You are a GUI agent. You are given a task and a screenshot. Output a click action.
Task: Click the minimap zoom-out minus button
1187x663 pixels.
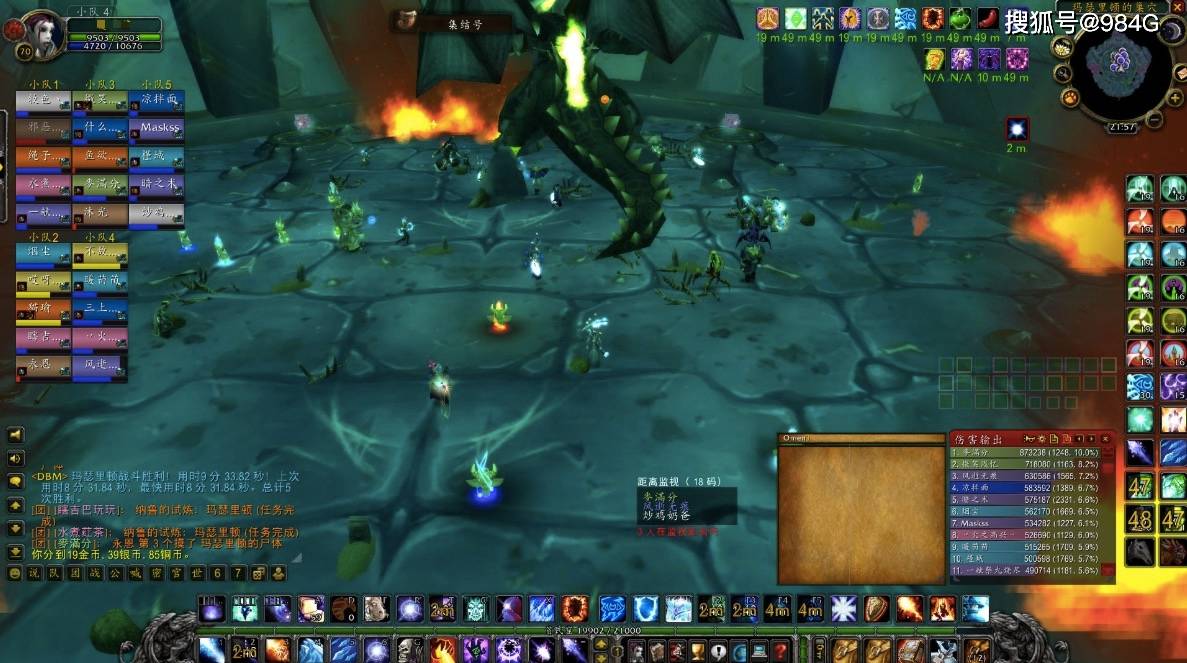click(1154, 121)
